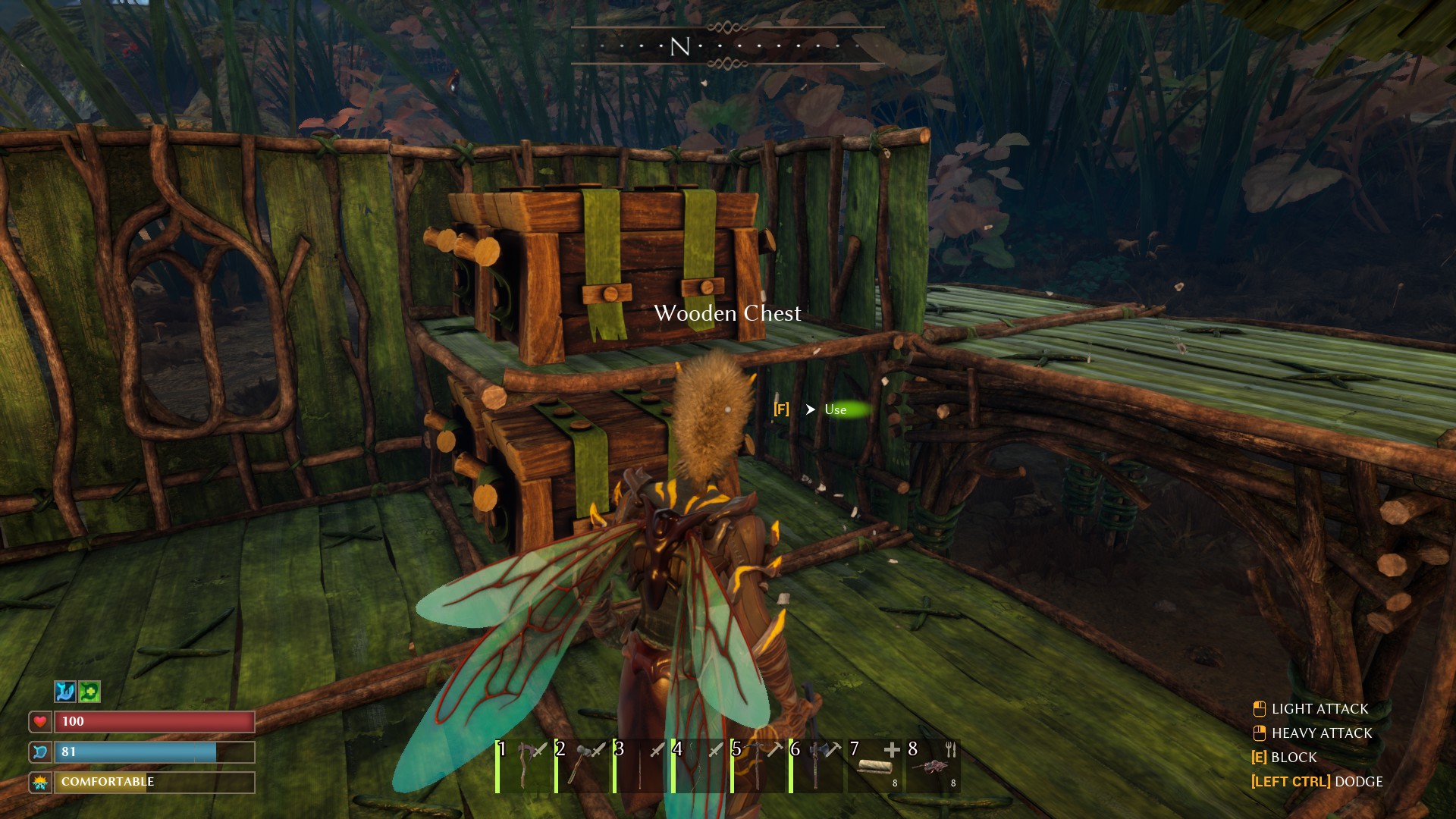Click the stomach icon beside the hunger bar
Screen dimensions: 1456x819
tap(40, 752)
